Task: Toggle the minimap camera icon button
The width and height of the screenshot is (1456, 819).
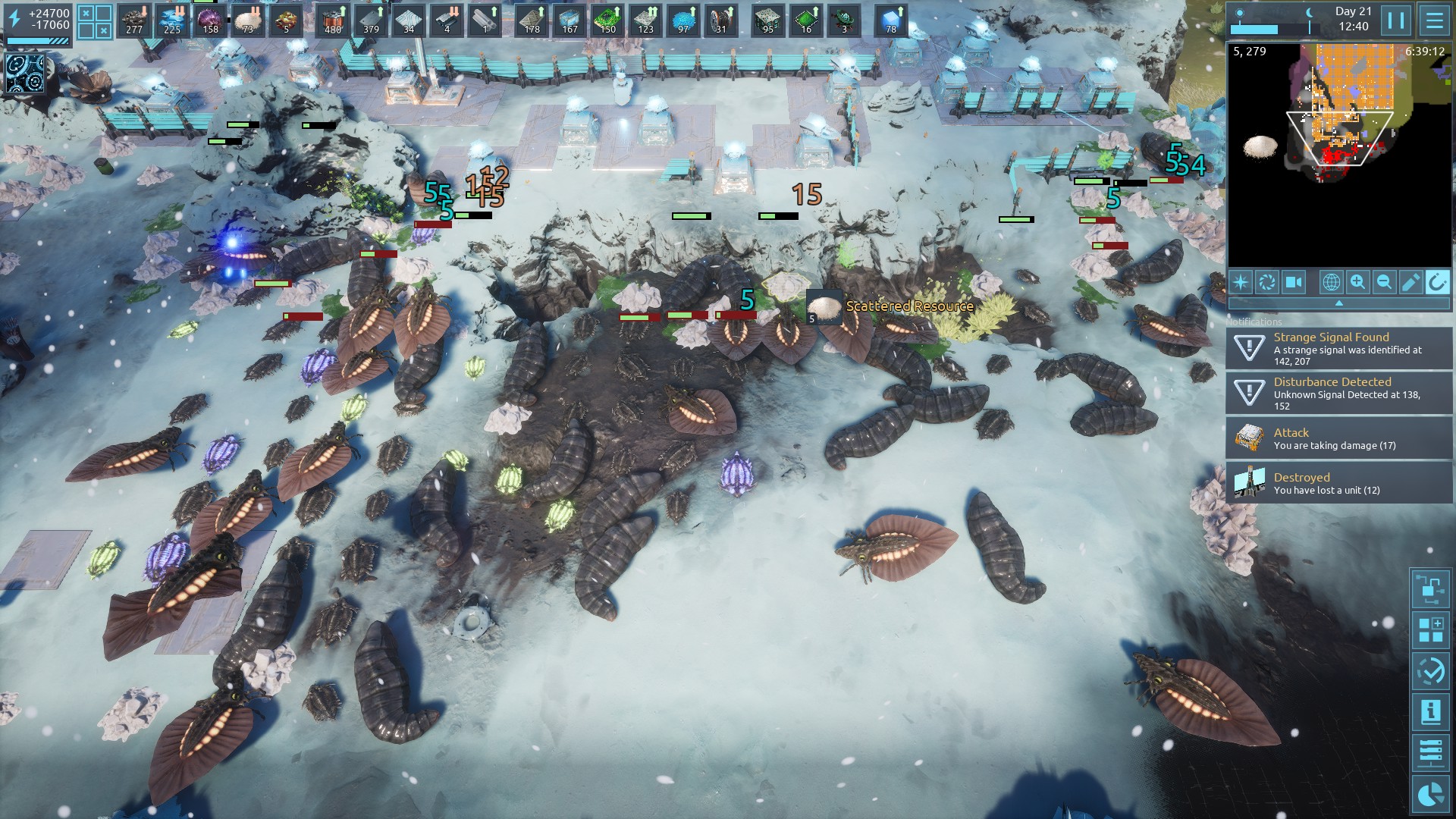Action: click(x=1293, y=282)
